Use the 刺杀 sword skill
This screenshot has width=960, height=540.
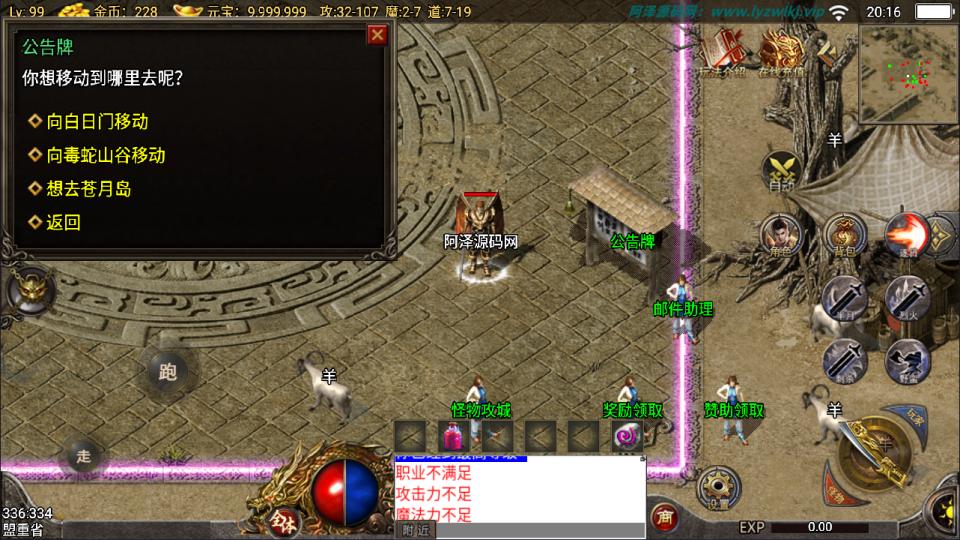(x=845, y=358)
